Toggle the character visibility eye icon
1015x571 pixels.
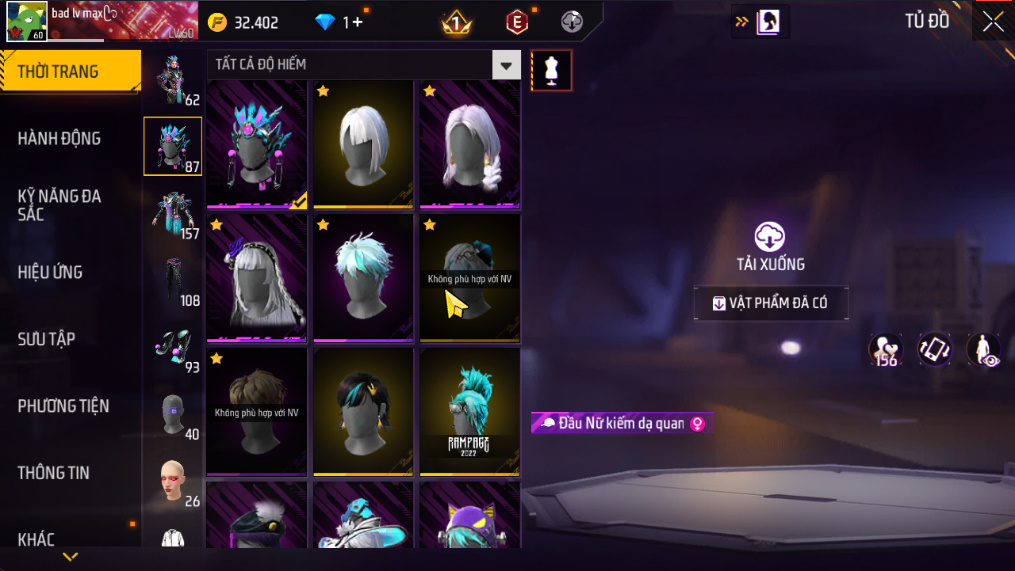click(984, 350)
